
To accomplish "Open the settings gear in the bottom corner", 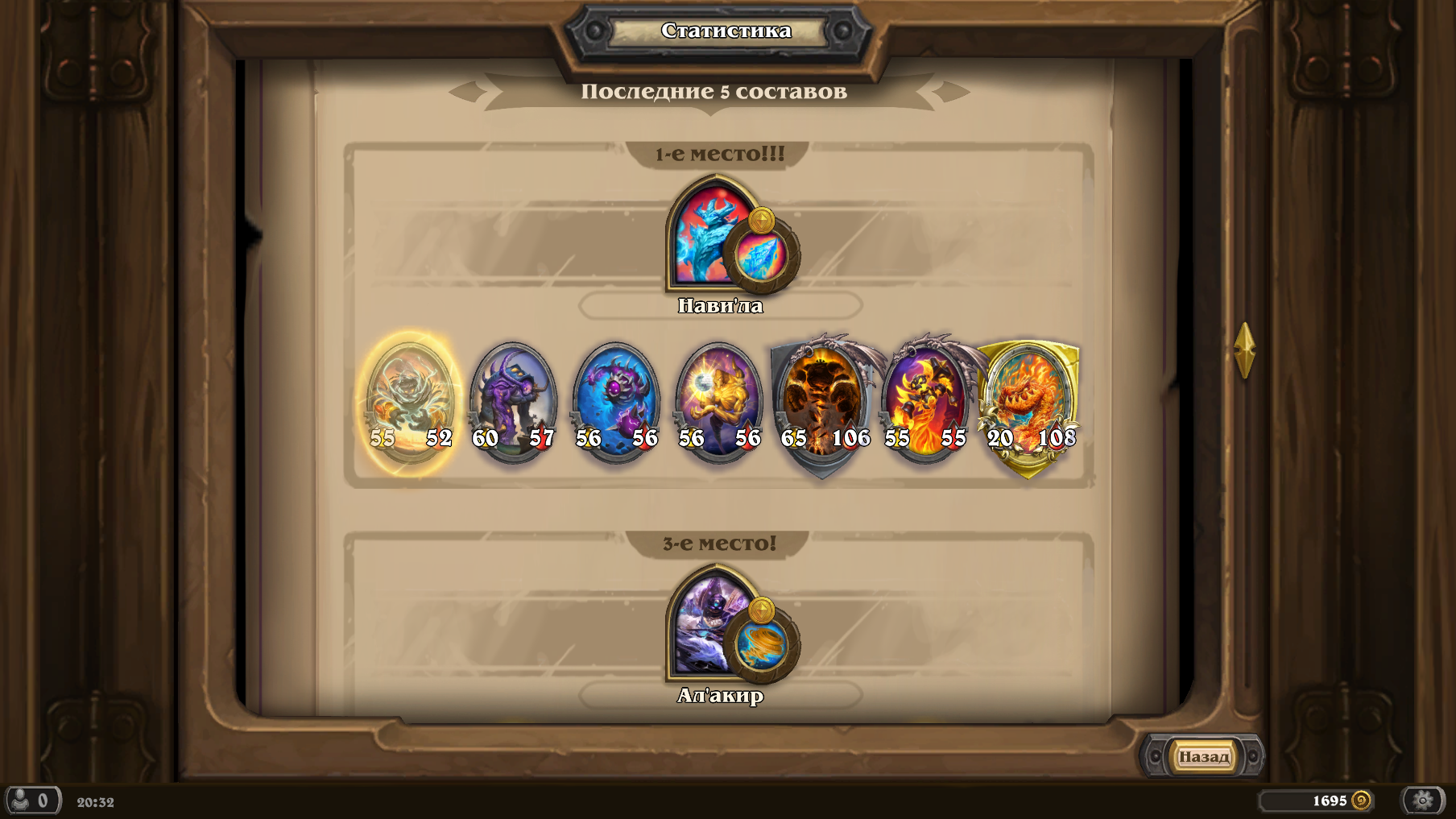I will [1420, 801].
